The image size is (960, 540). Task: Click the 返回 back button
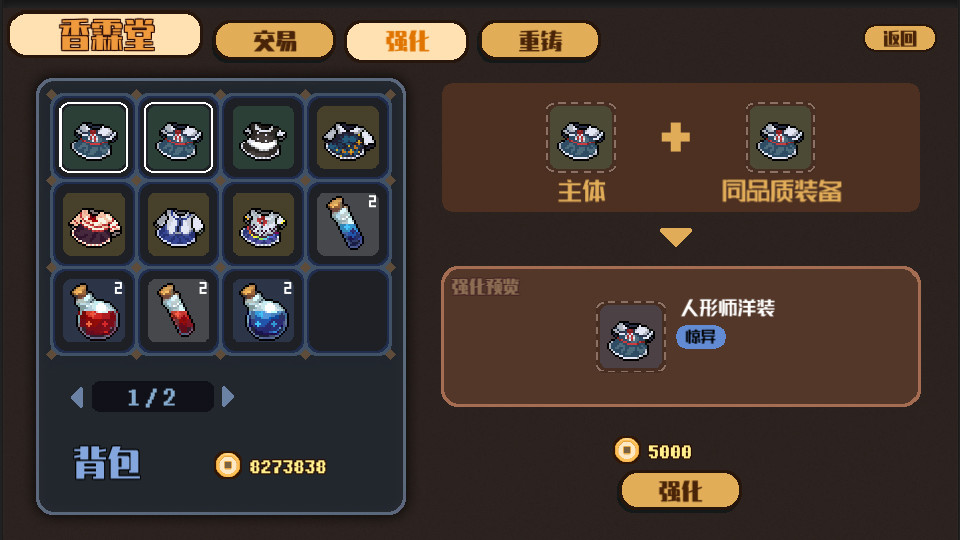pos(899,39)
